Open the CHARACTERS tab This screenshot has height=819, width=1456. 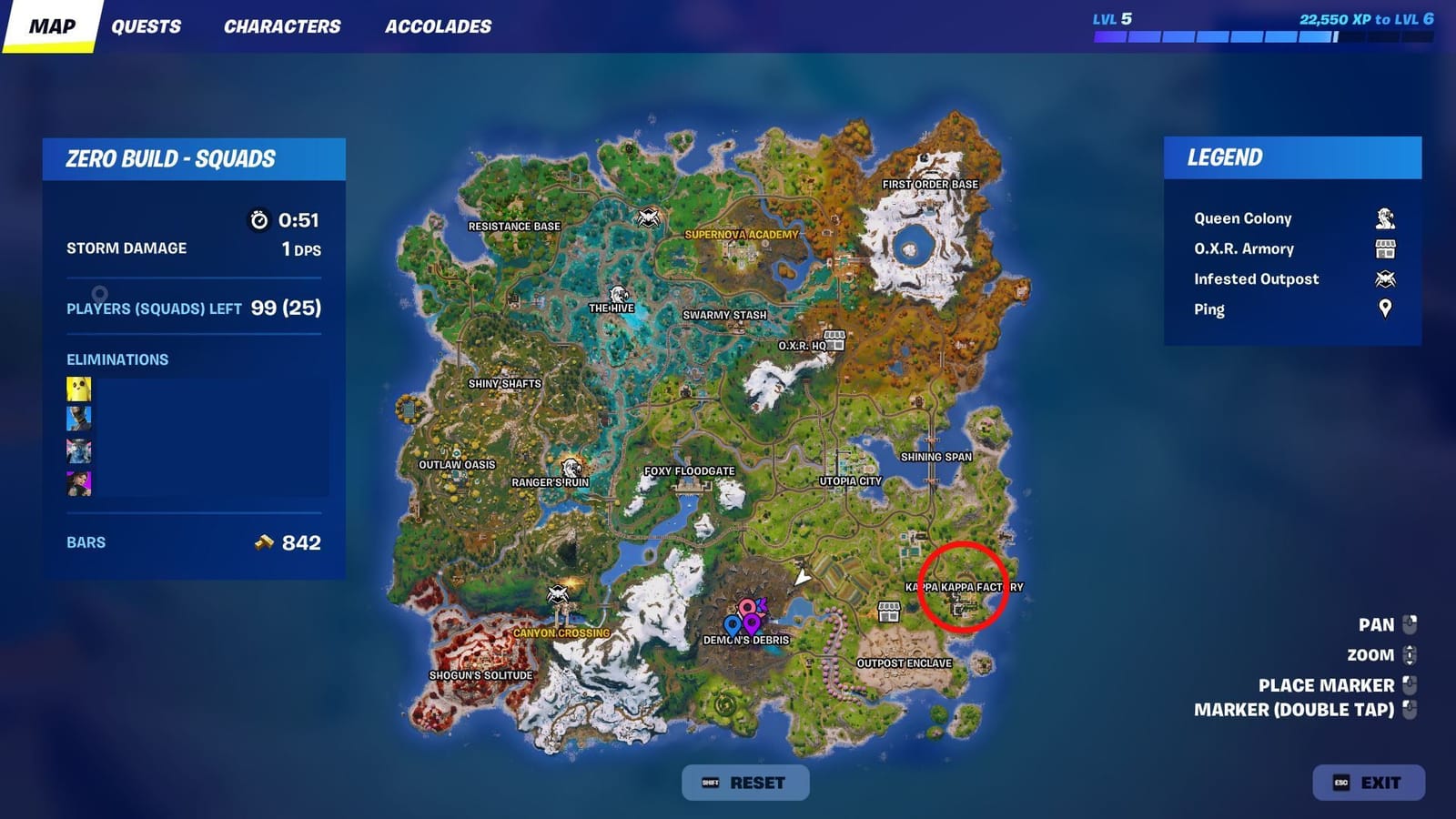[280, 25]
